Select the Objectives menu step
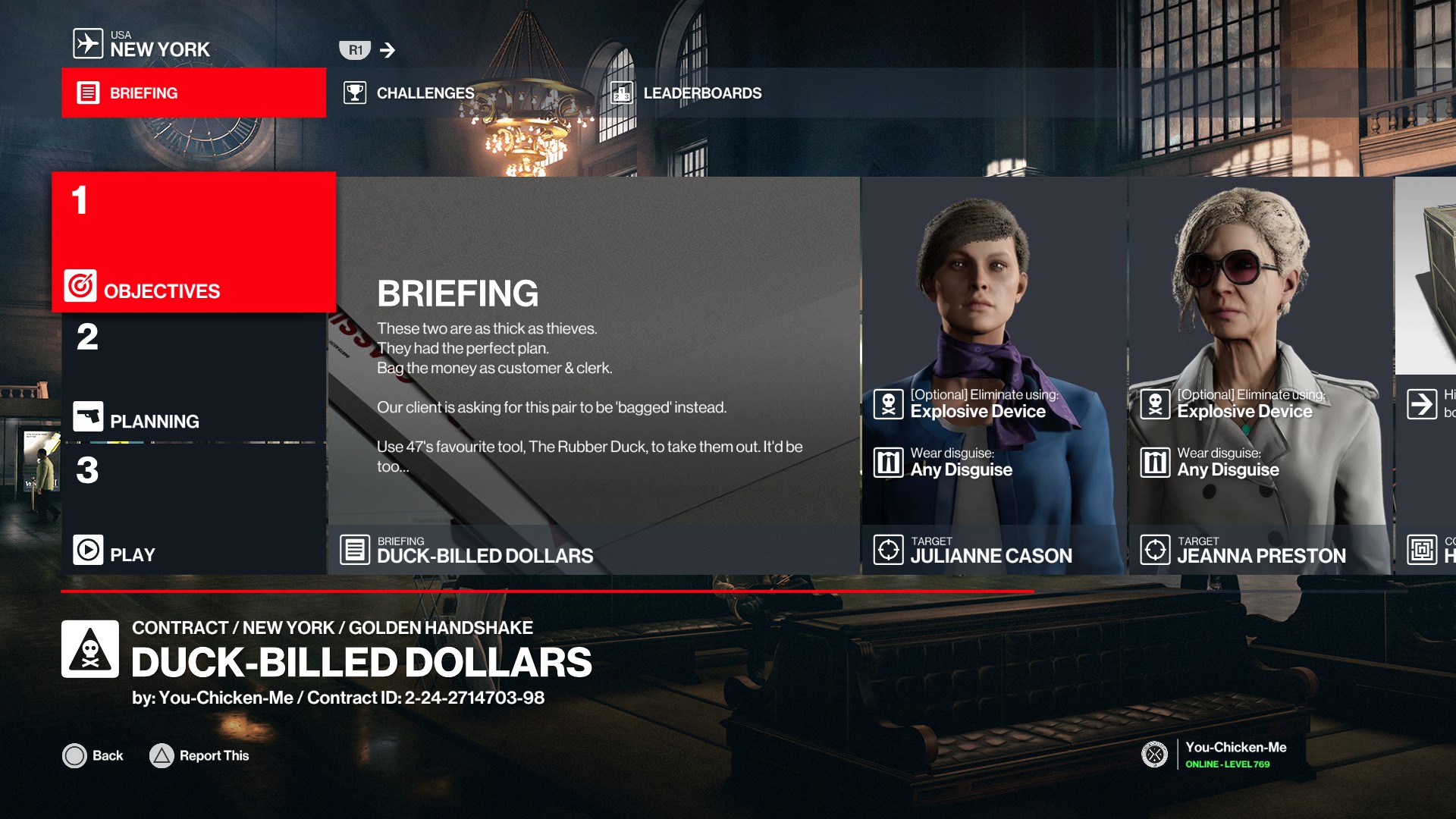 193,243
